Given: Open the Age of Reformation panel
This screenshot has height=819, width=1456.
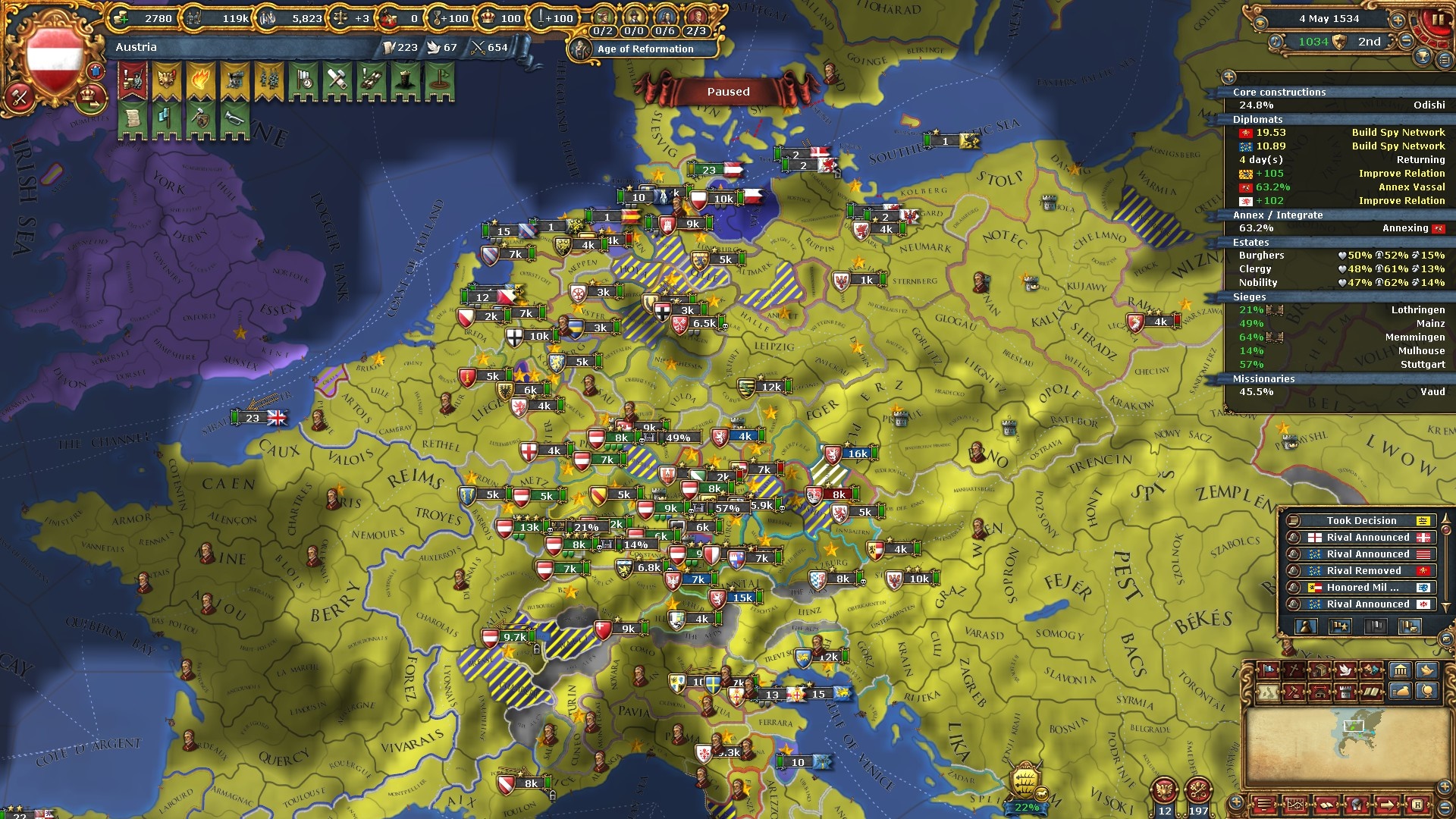Looking at the screenshot, I should point(645,49).
